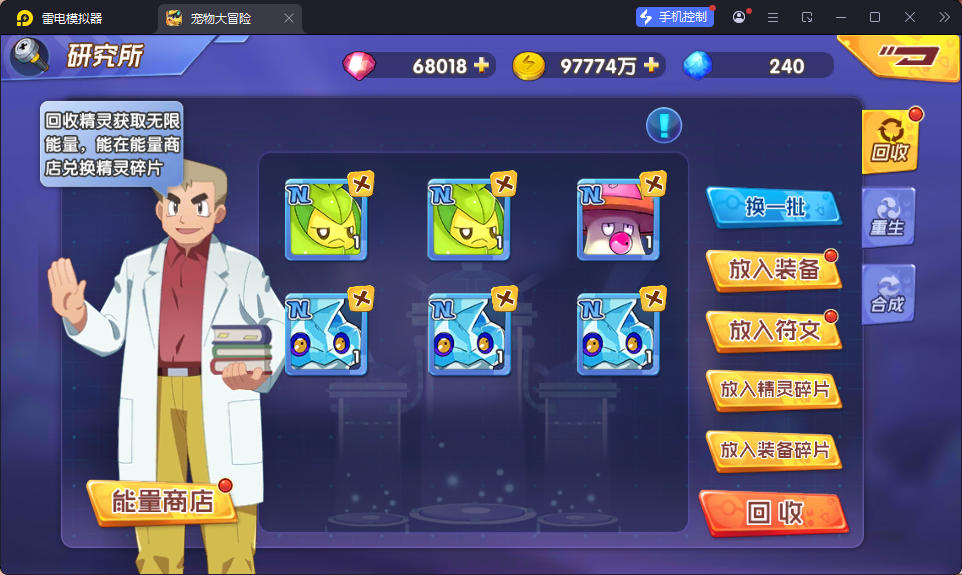
Task: Switch to the 重生 tab
Action: coord(887,217)
